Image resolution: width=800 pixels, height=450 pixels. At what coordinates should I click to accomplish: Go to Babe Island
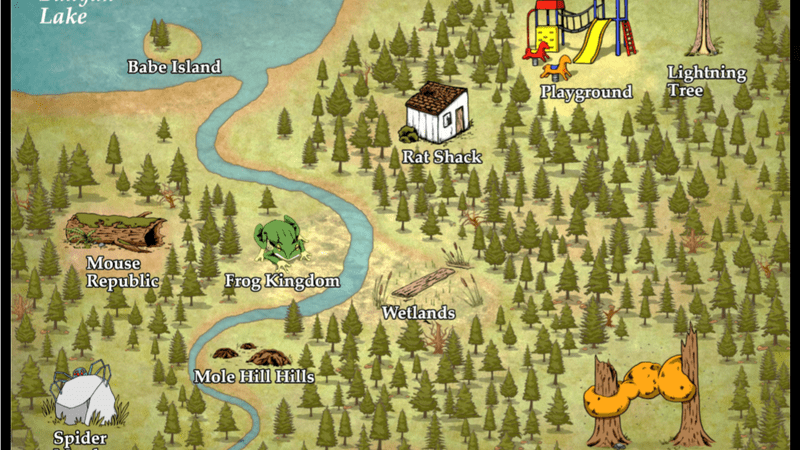pos(174,45)
